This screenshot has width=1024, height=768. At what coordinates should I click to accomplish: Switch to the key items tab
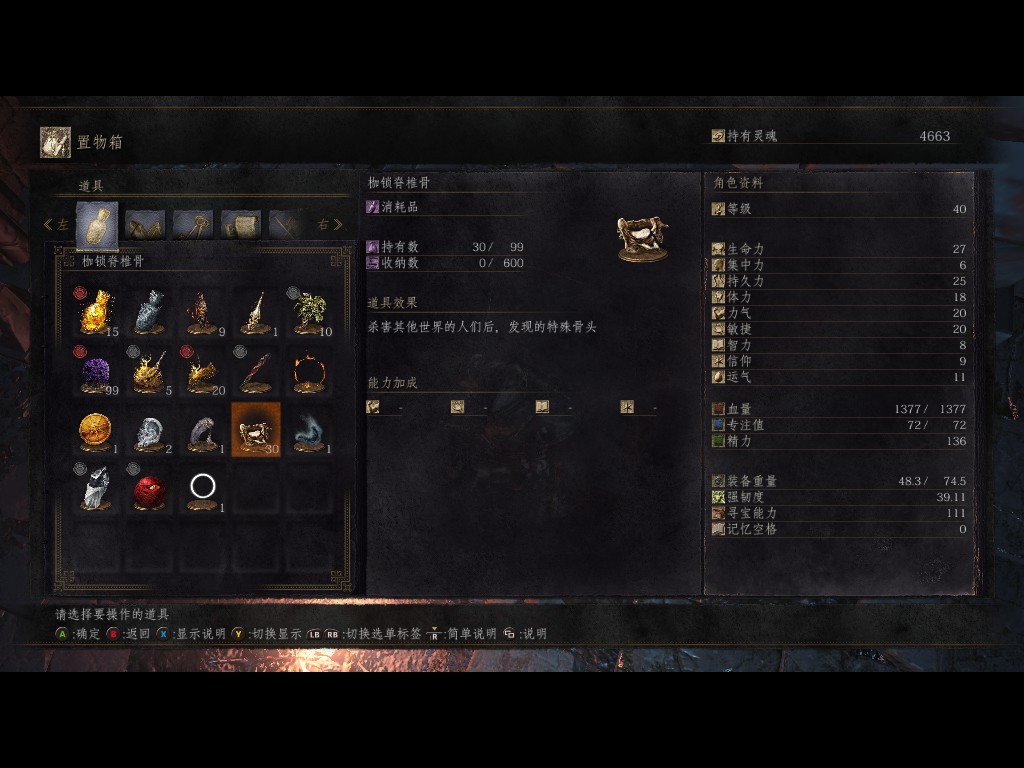click(193, 224)
